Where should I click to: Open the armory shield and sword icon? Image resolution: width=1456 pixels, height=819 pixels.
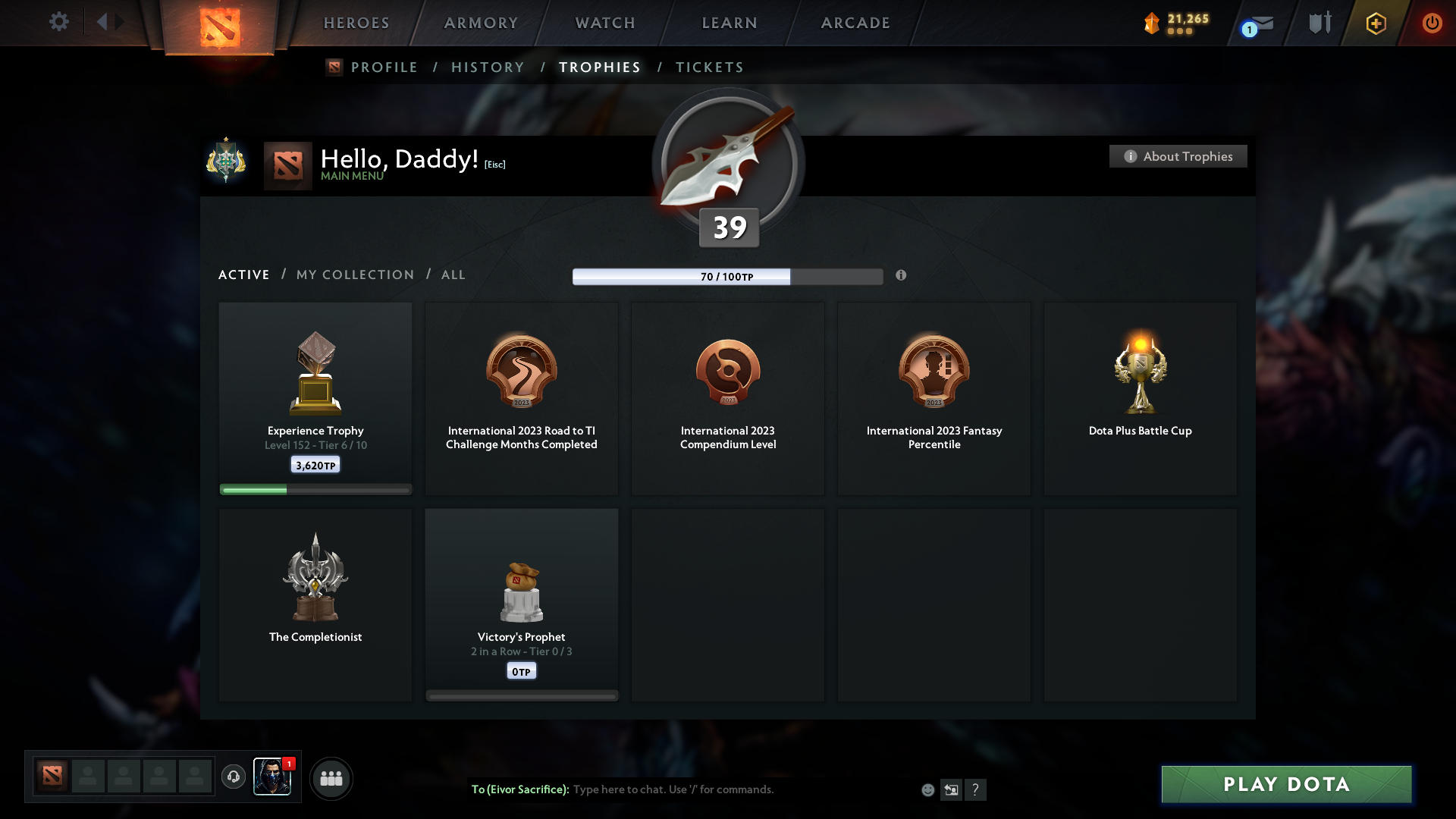[1319, 23]
